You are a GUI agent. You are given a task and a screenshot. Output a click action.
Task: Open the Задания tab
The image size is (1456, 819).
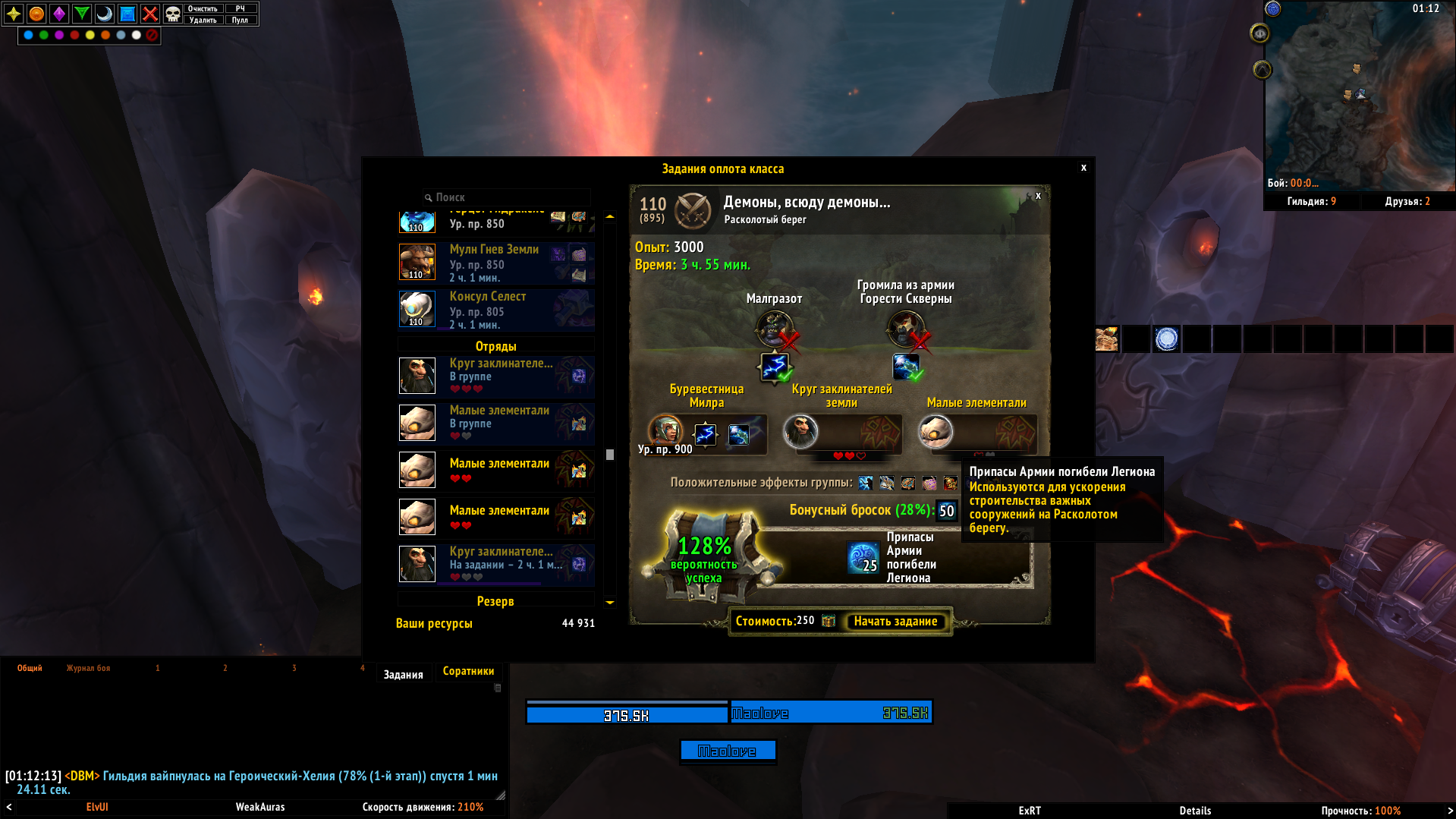(403, 674)
